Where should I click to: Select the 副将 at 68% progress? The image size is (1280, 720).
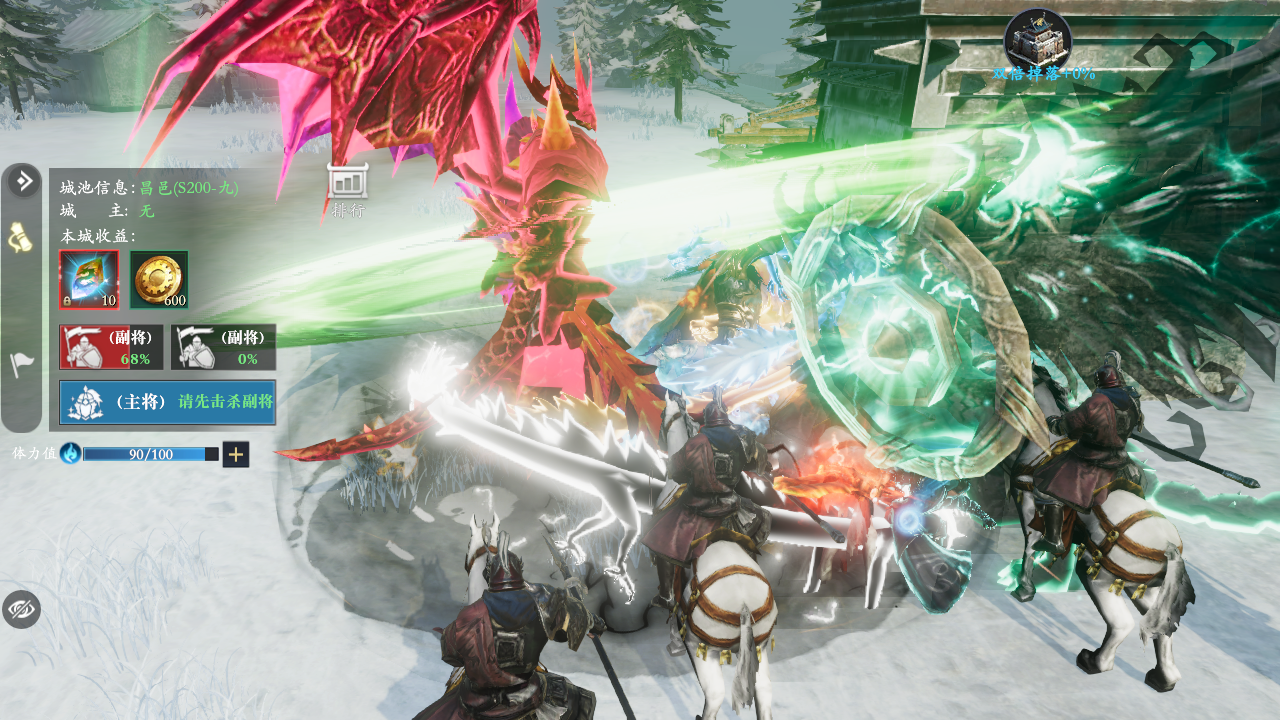110,346
